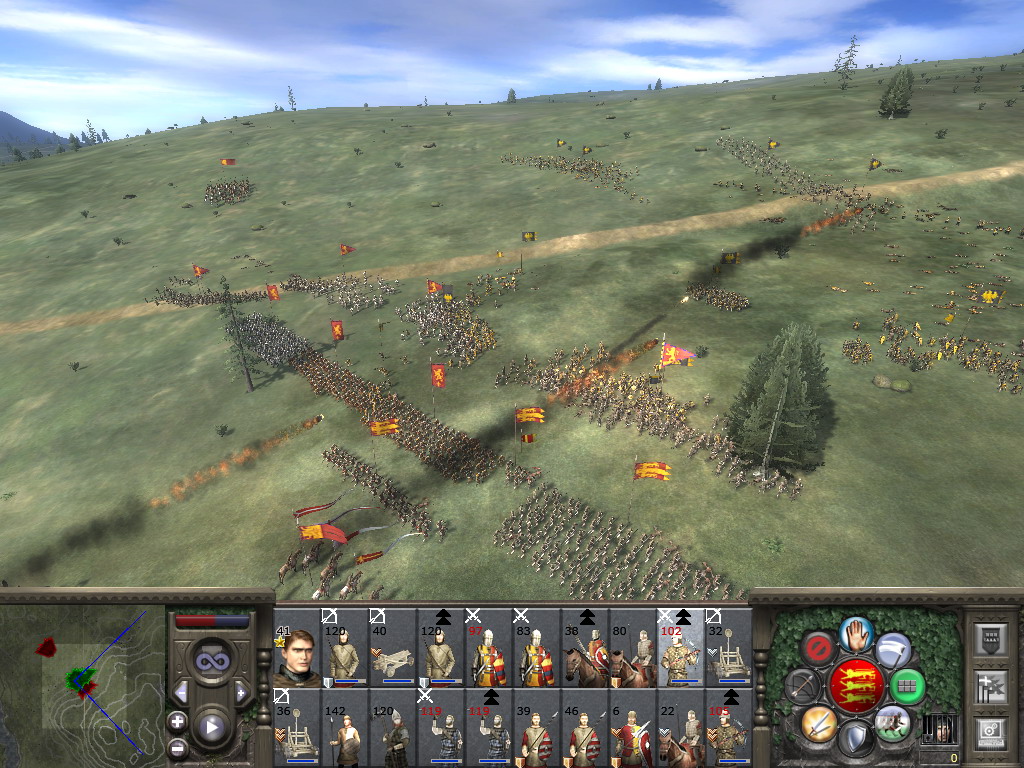Open the green group formation button
Image resolution: width=1024 pixels, height=768 pixels.
pos(907,686)
